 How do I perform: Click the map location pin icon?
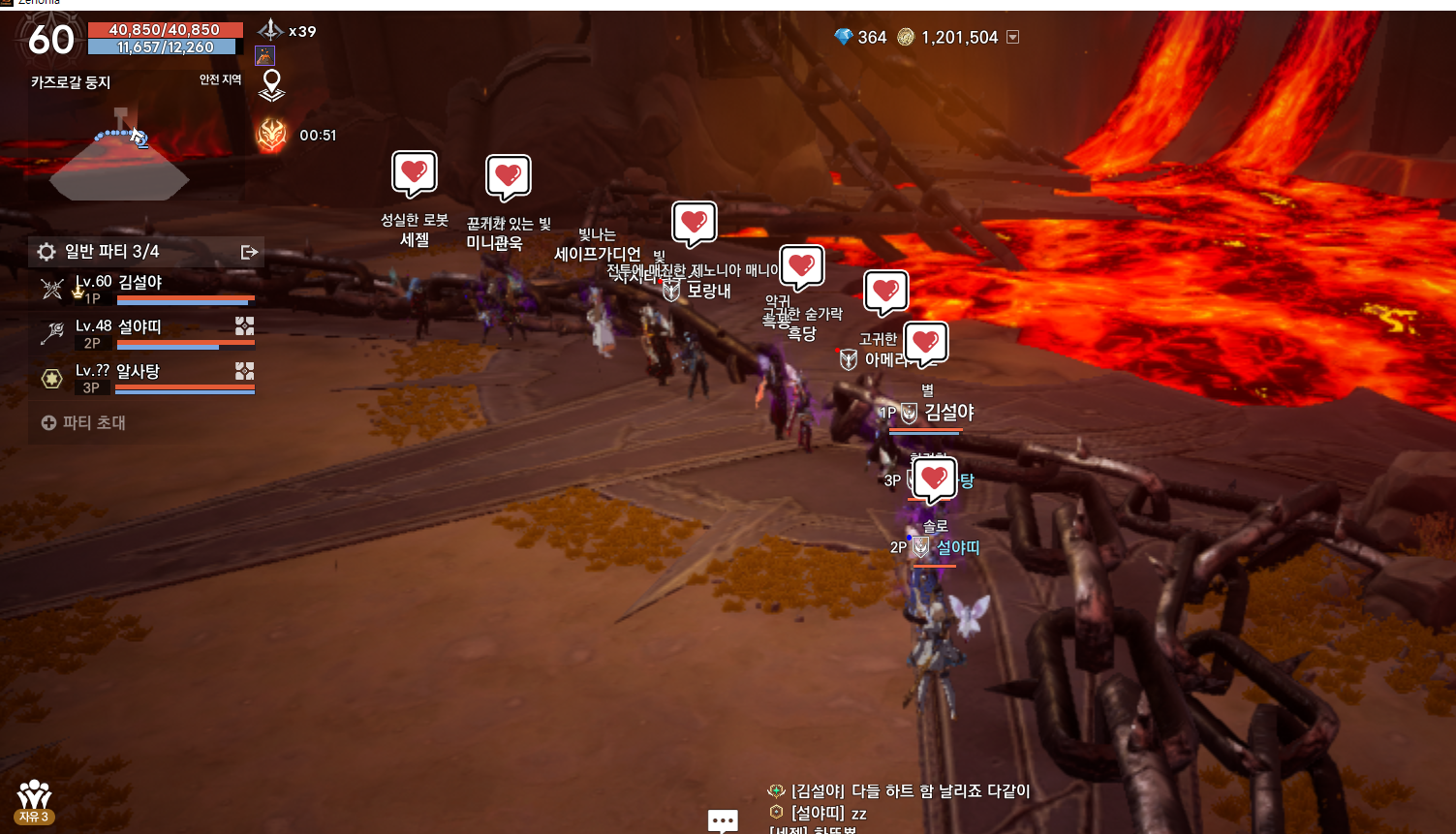click(272, 85)
